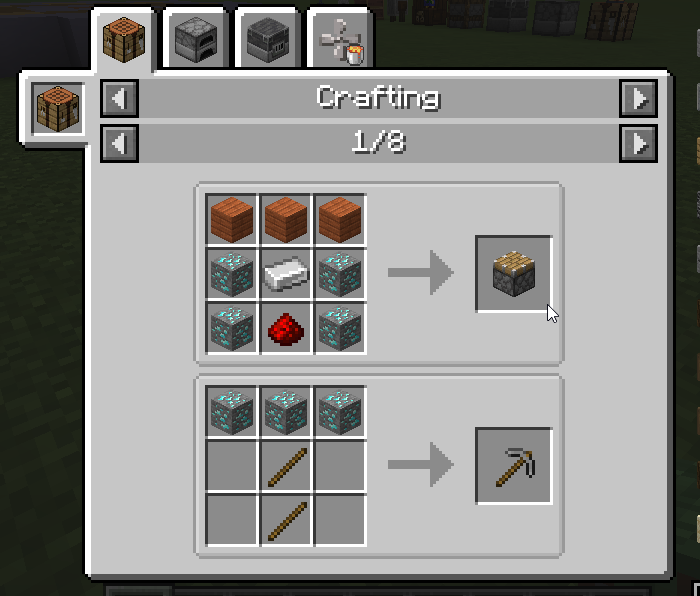Select the pickaxe output slot

coord(513,466)
